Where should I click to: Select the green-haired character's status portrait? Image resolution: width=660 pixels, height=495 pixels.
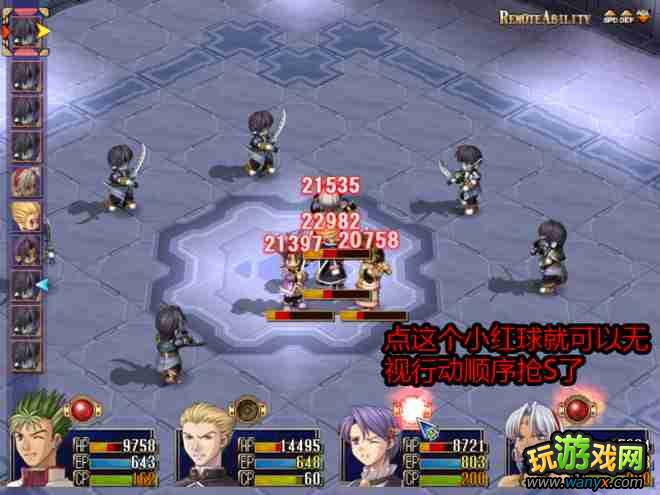[x=40, y=447]
